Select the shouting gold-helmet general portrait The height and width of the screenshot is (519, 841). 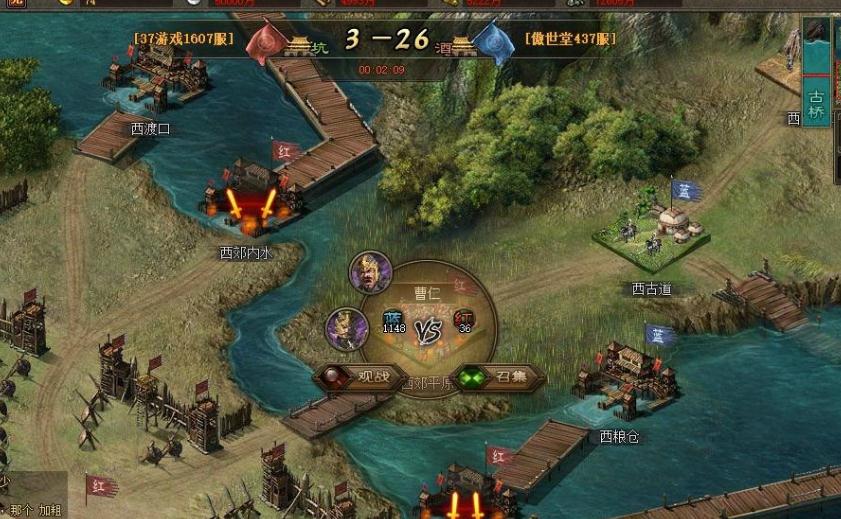(370, 272)
